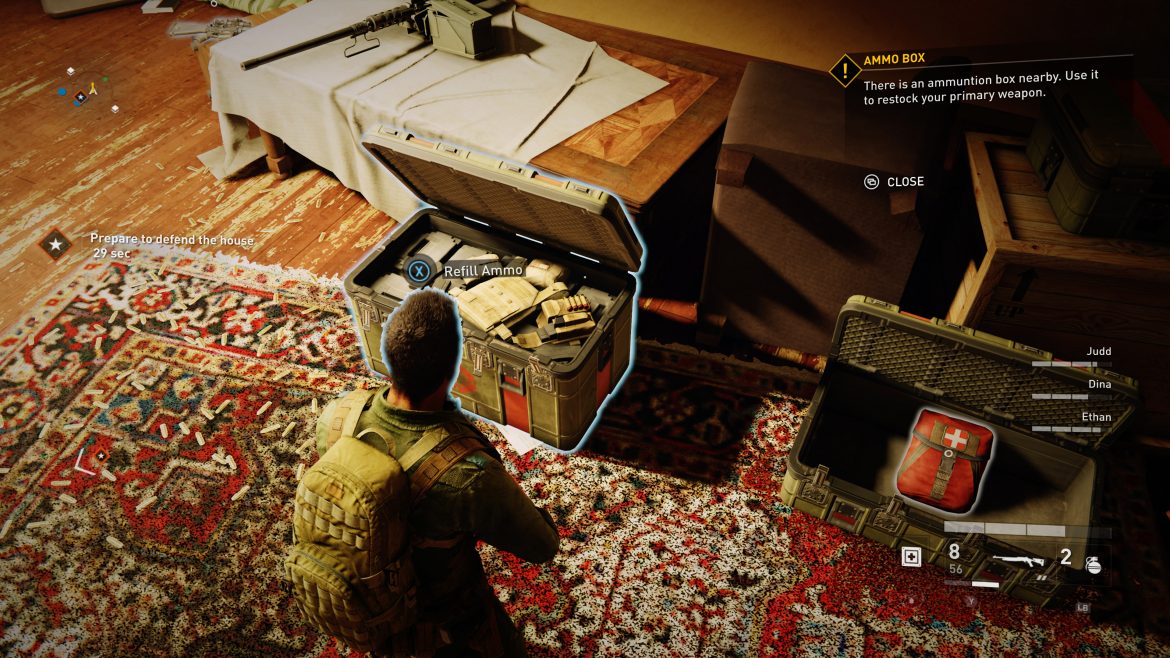Select the shotgun weapon icon
This screenshot has height=658, width=1170.
click(x=1018, y=561)
